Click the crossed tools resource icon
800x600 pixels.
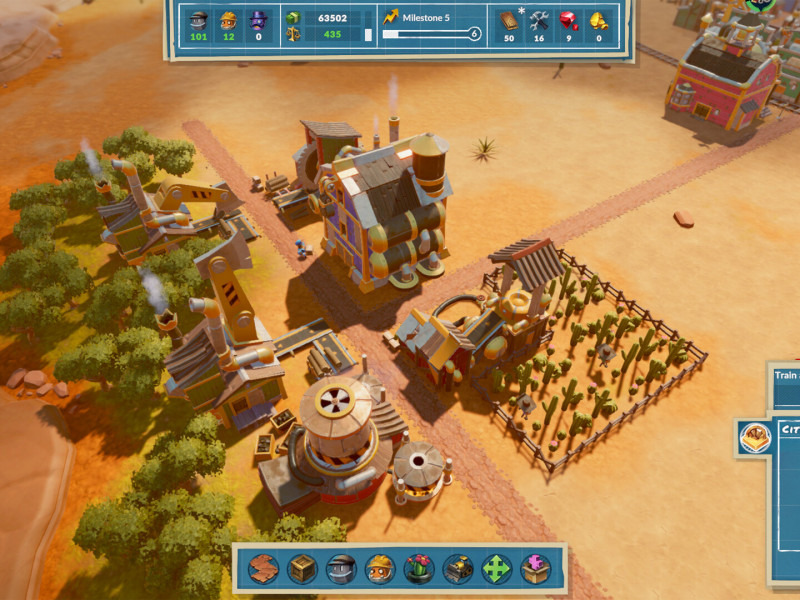click(539, 19)
